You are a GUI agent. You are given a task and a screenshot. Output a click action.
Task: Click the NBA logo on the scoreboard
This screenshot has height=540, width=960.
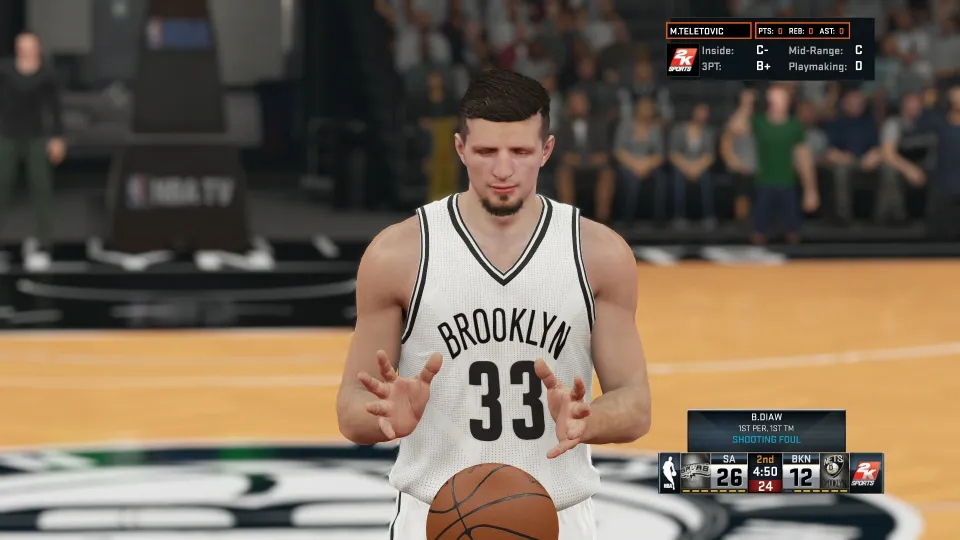pyautogui.click(x=669, y=473)
